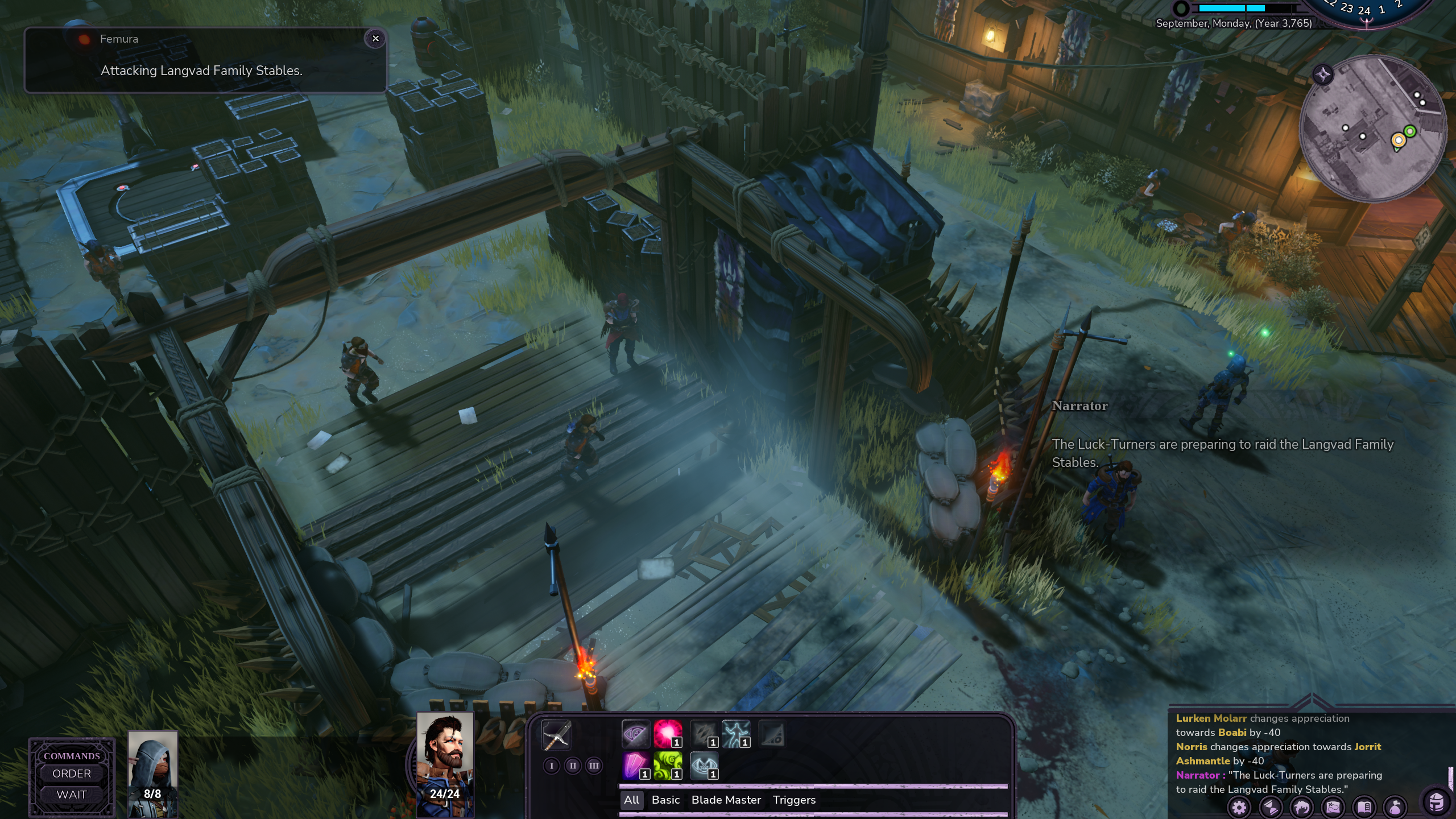Click the minimap

(x=1373, y=129)
